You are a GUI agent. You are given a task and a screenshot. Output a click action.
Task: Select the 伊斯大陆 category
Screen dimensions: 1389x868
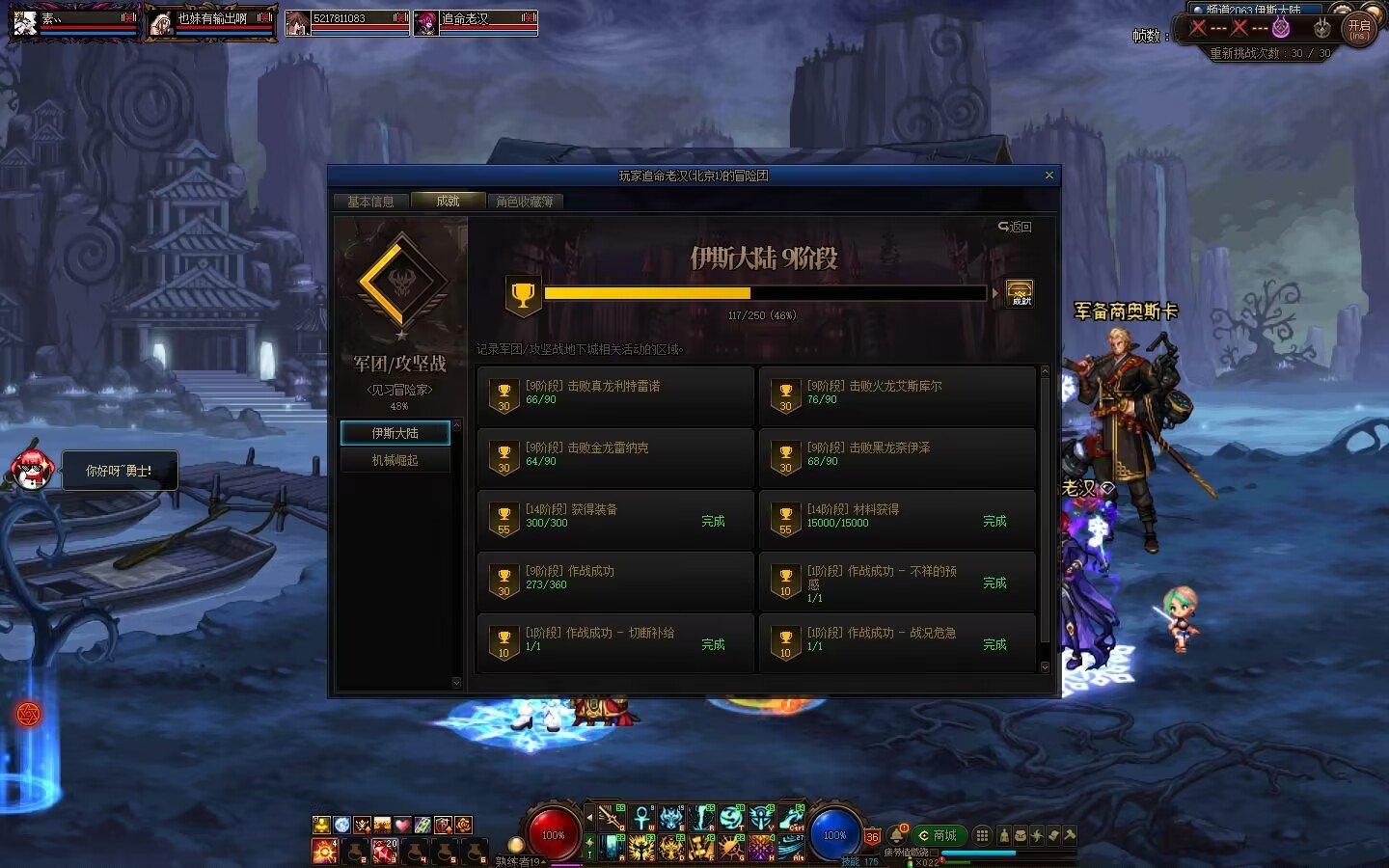(x=395, y=433)
